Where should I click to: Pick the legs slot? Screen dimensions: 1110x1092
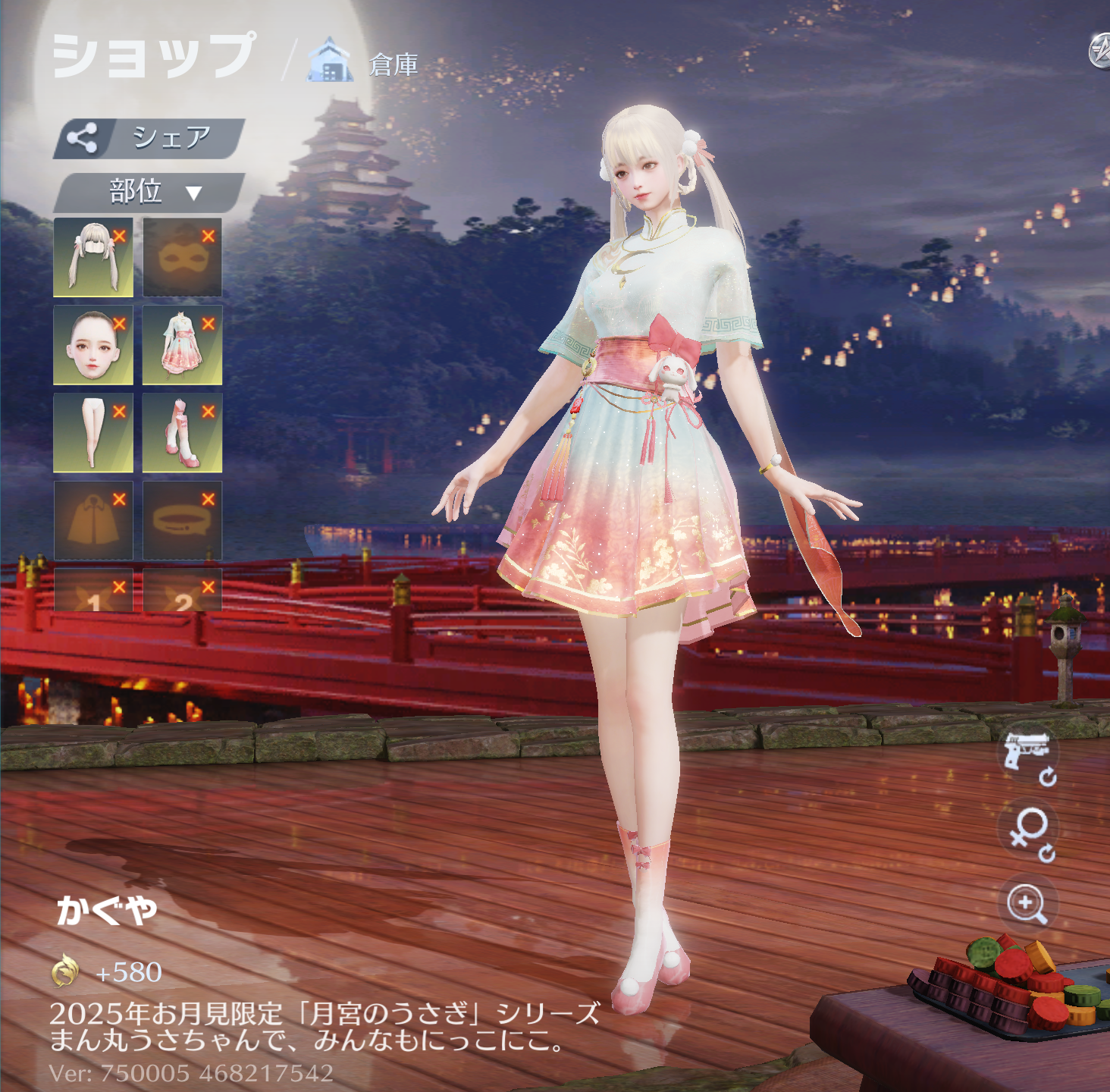pos(92,434)
